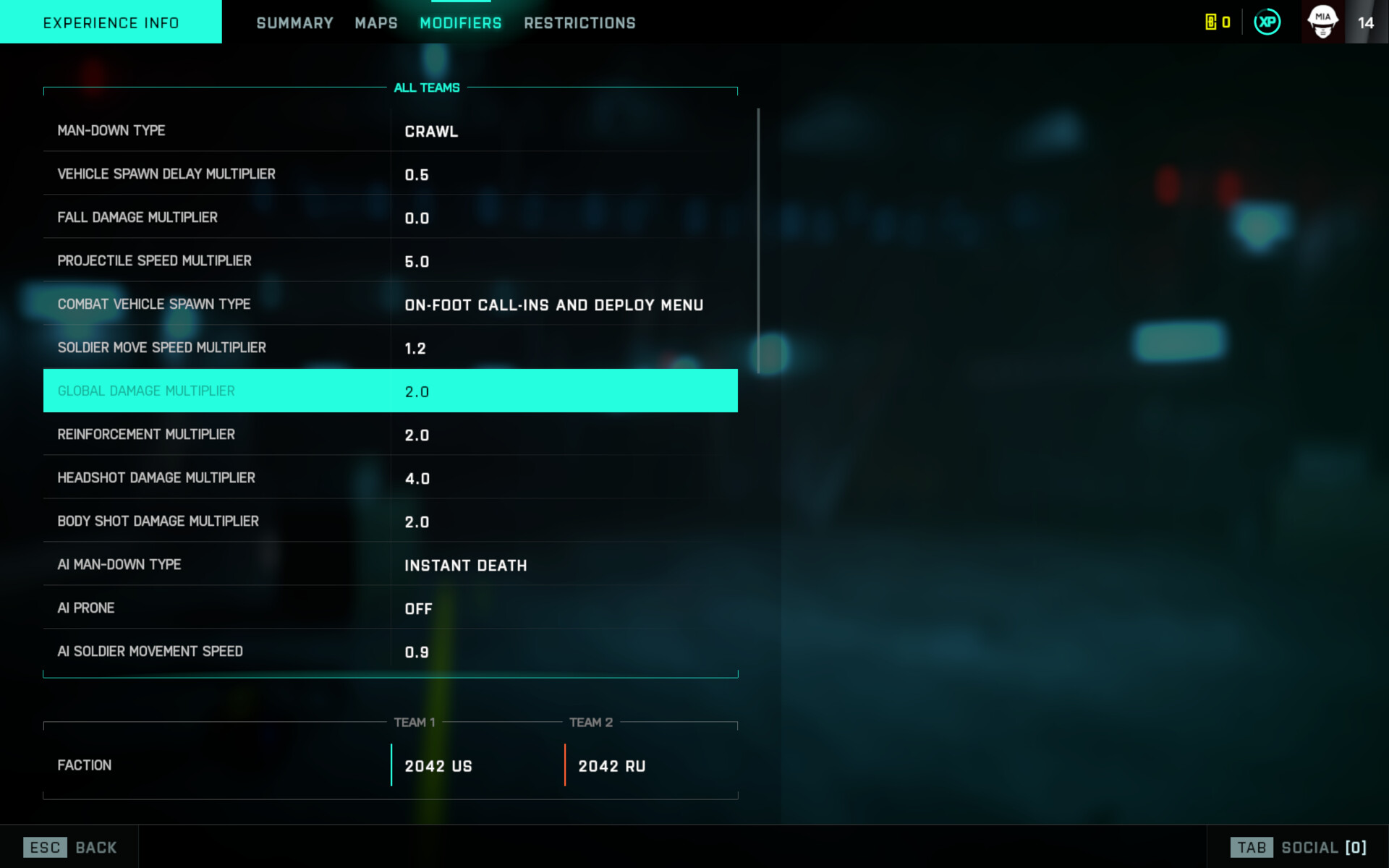
Task: Choose the Soldier Move Speed Multiplier row
Action: click(x=391, y=348)
